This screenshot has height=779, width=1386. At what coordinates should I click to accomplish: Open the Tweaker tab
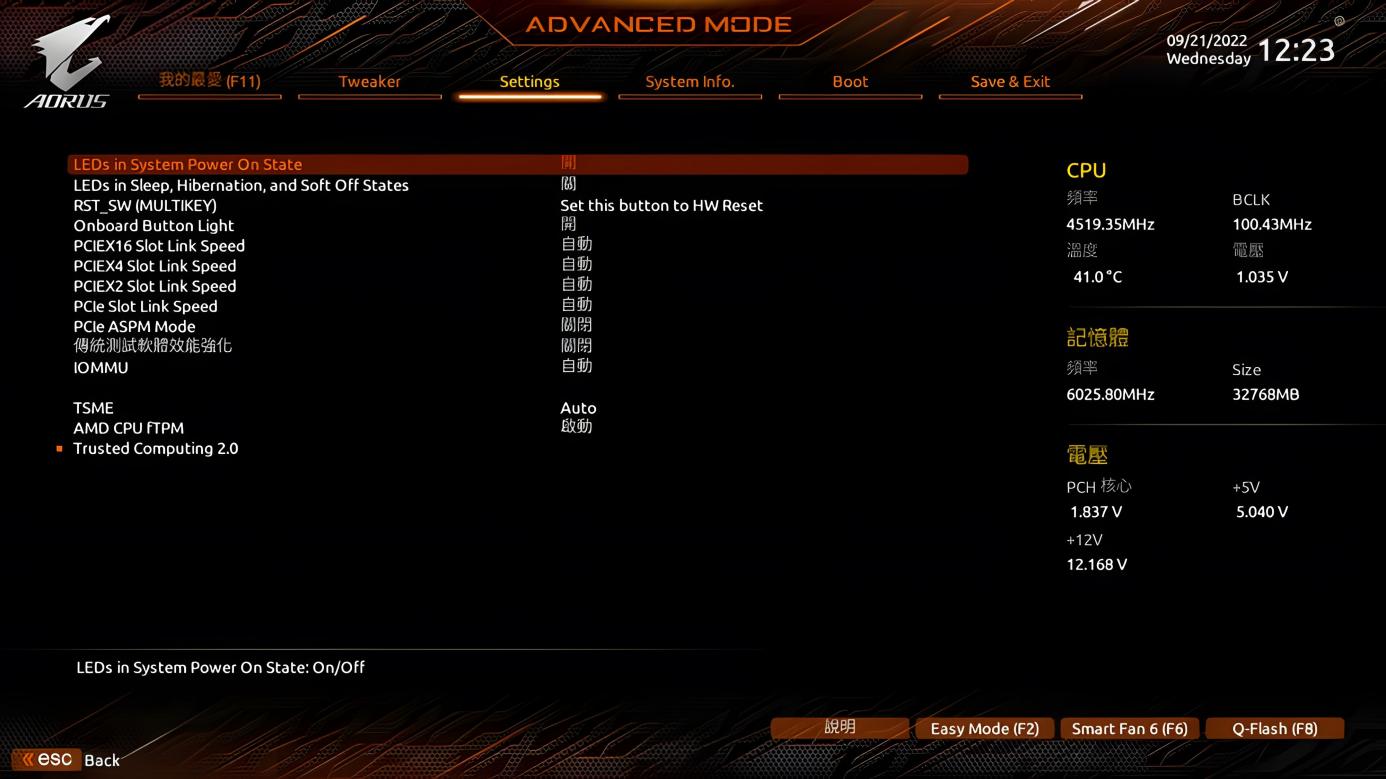click(x=369, y=82)
